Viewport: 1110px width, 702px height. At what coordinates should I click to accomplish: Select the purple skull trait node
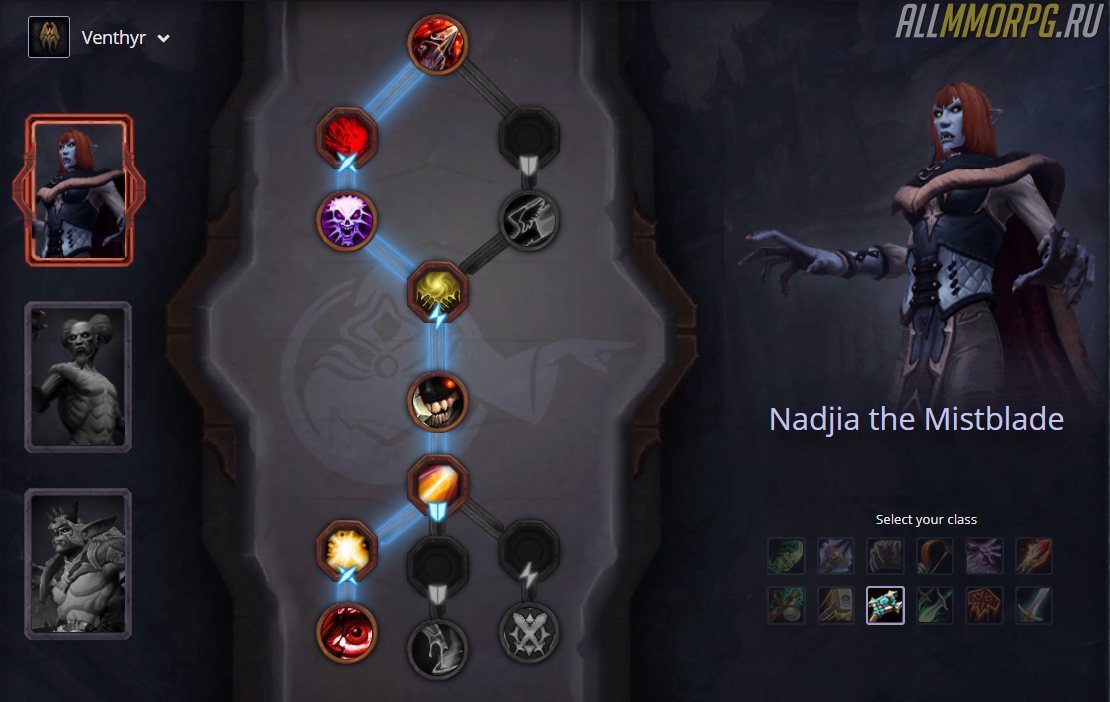click(x=347, y=218)
